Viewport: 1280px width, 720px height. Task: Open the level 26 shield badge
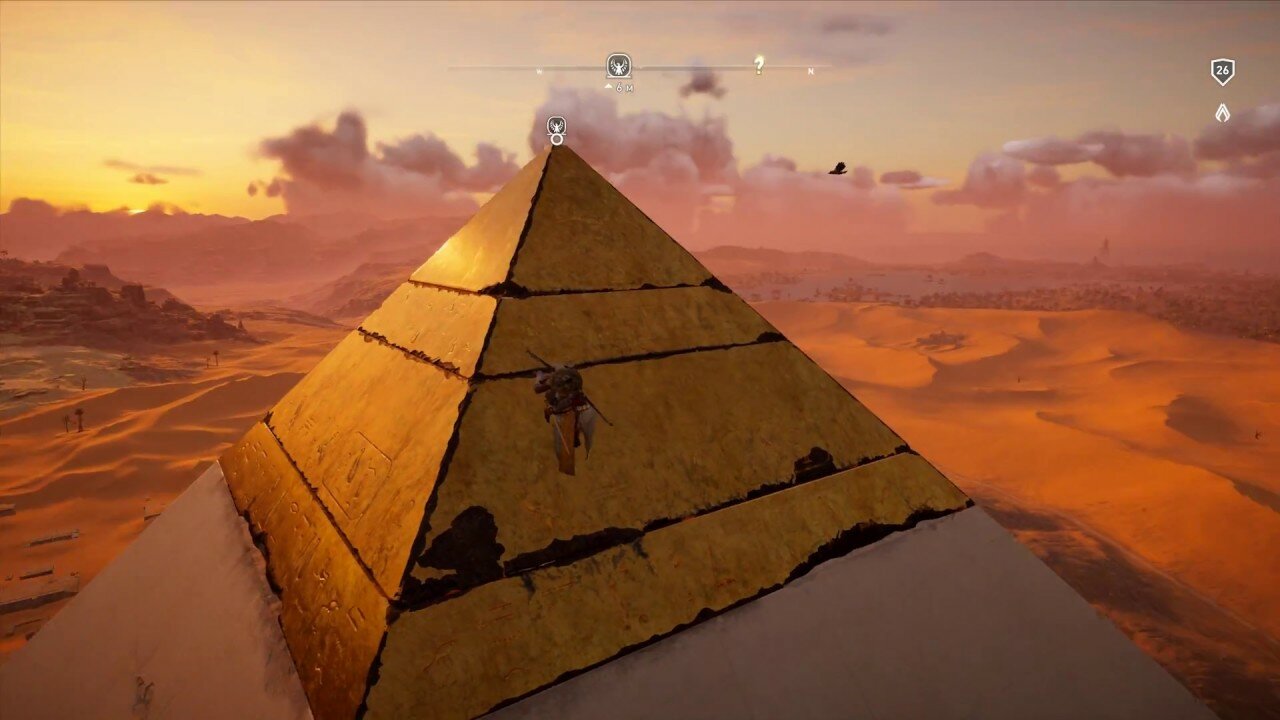1222,71
